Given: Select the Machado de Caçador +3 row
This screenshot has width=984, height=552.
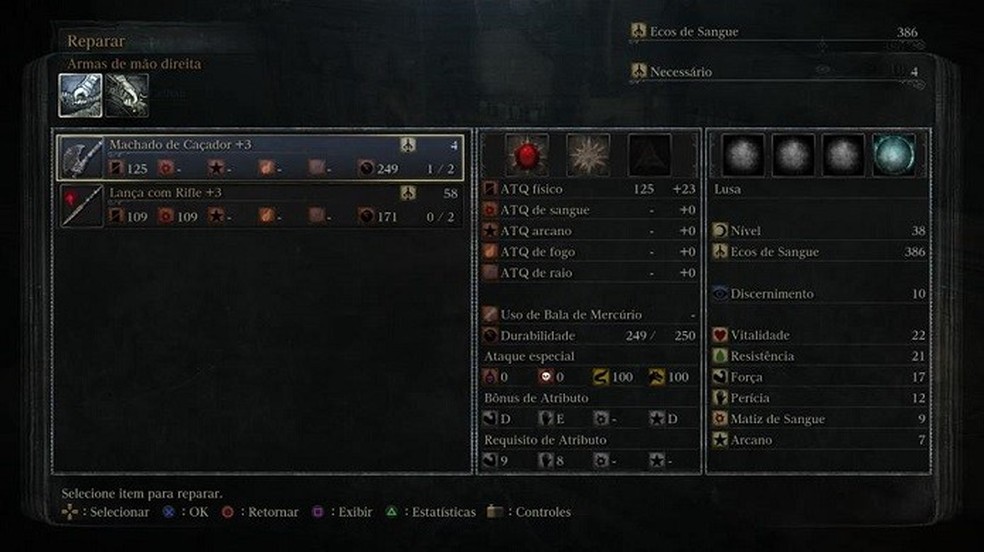Looking at the screenshot, I should click(260, 157).
